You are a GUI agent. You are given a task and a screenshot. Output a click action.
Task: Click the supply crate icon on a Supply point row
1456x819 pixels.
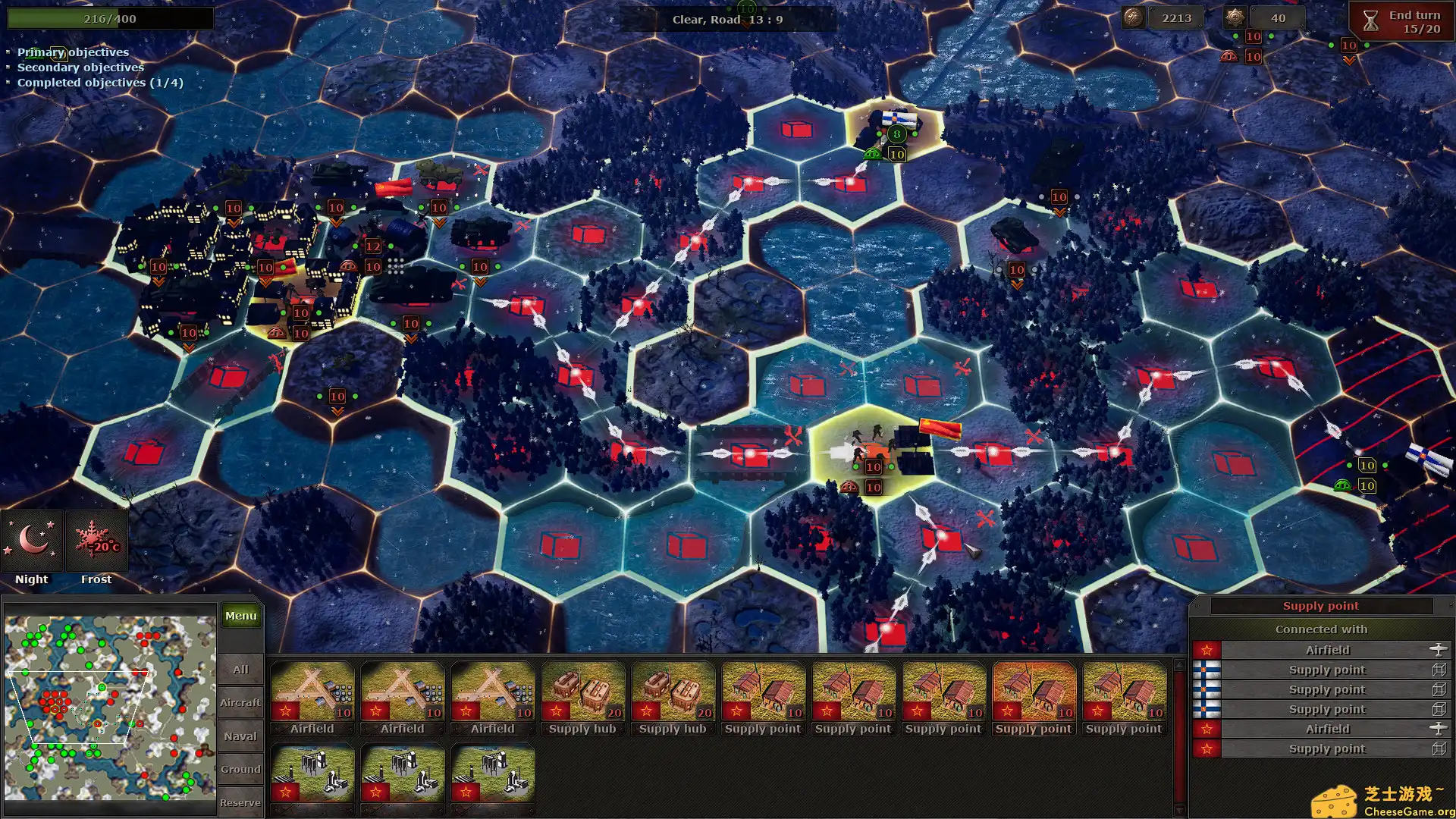[1440, 670]
